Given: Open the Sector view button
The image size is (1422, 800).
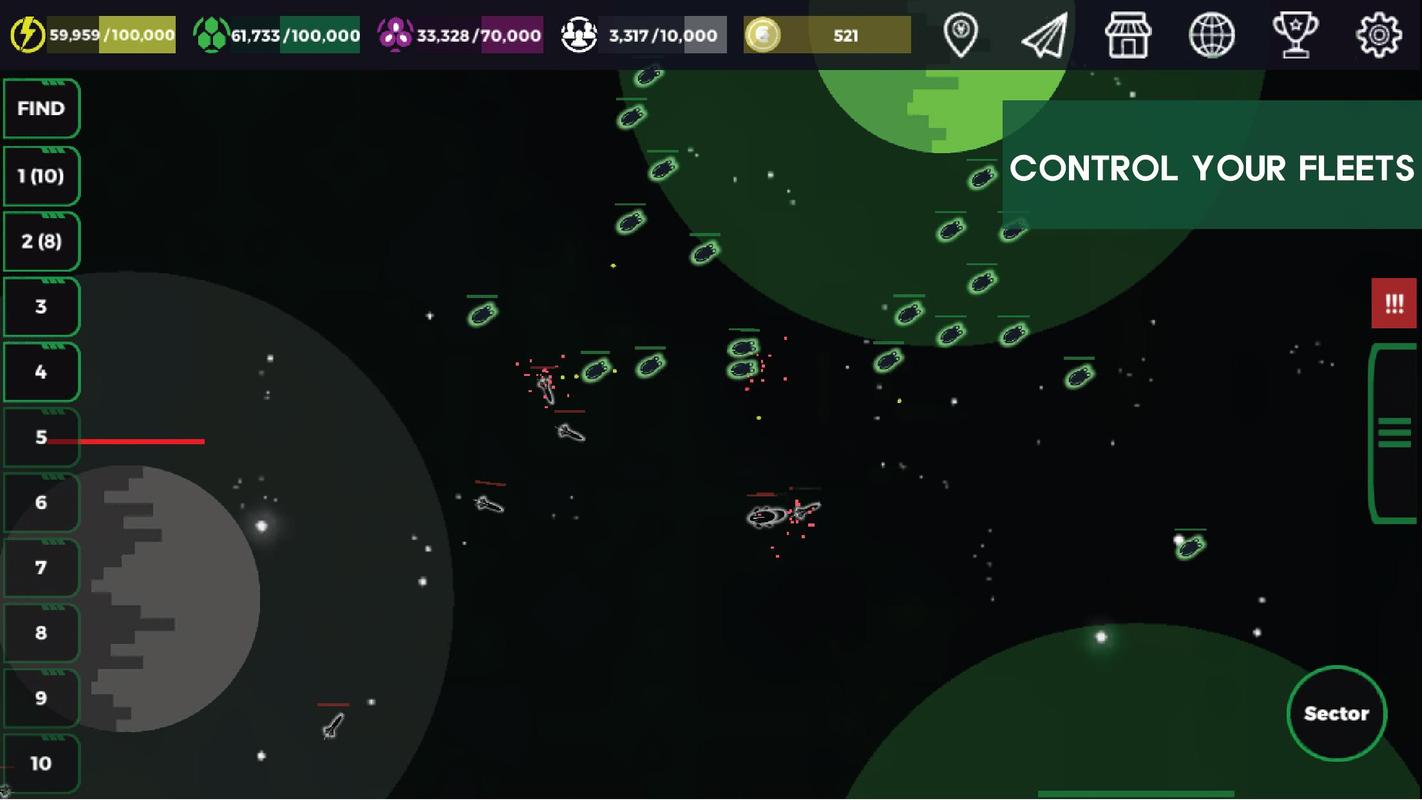Looking at the screenshot, I should (1336, 714).
